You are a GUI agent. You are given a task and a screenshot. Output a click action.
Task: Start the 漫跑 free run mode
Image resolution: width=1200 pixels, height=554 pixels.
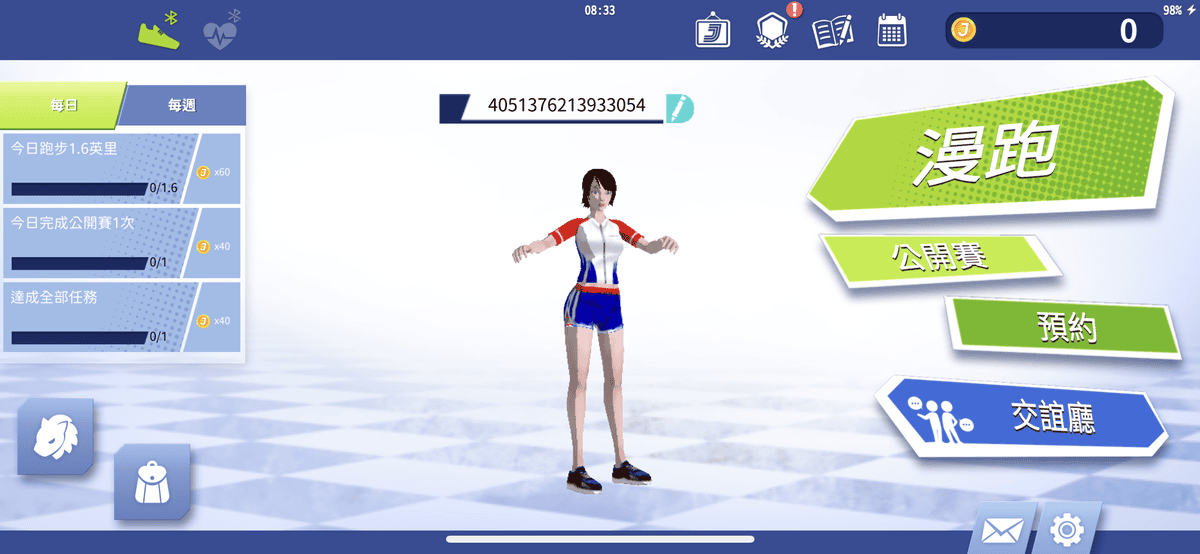click(x=985, y=154)
